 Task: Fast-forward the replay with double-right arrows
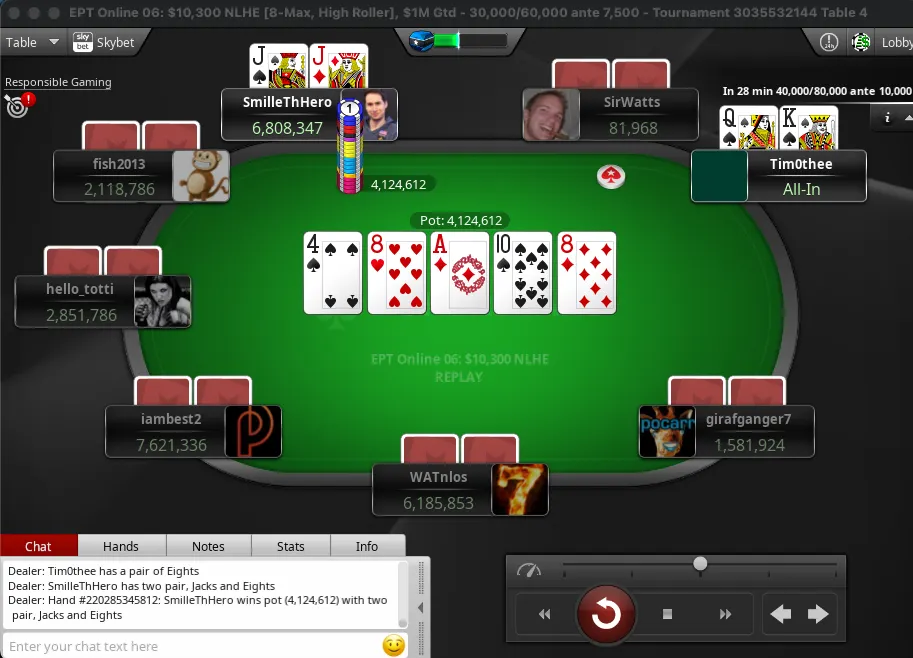(x=726, y=614)
